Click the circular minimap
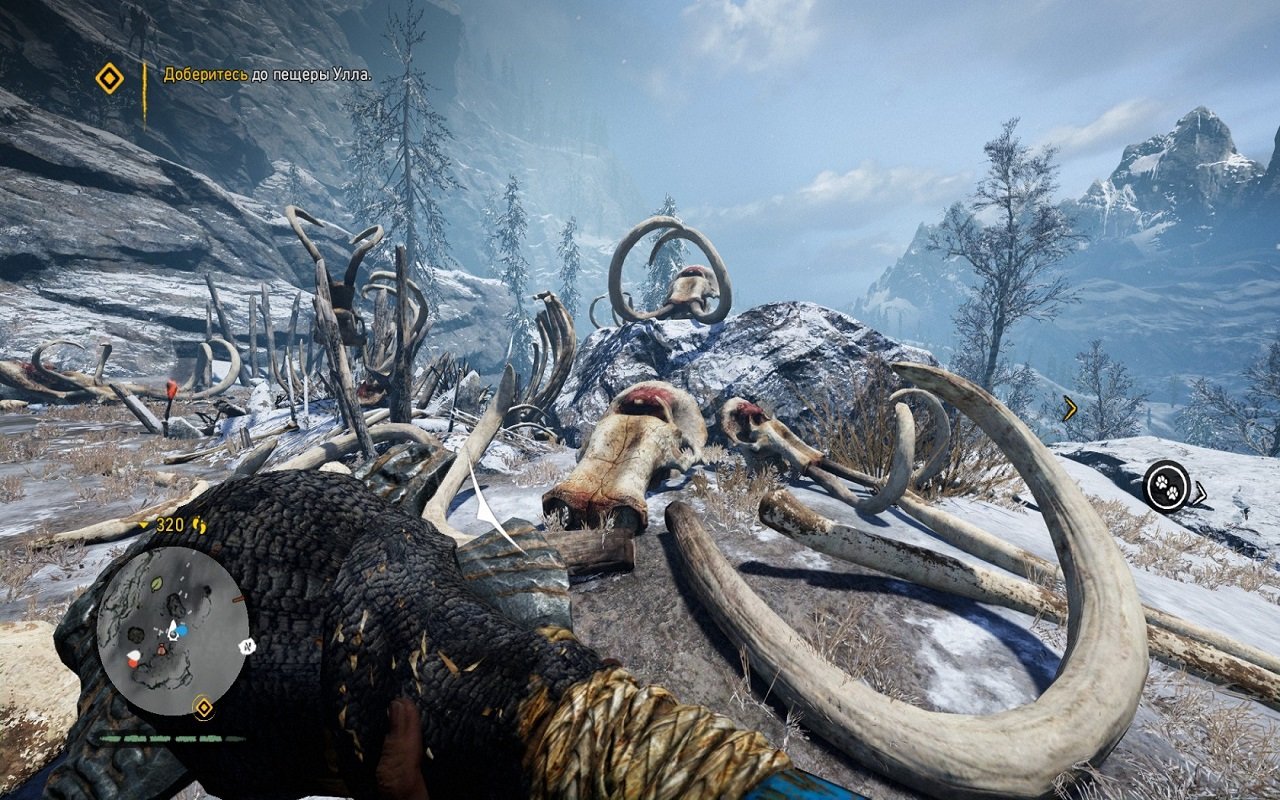The width and height of the screenshot is (1280, 800). pyautogui.click(x=172, y=631)
